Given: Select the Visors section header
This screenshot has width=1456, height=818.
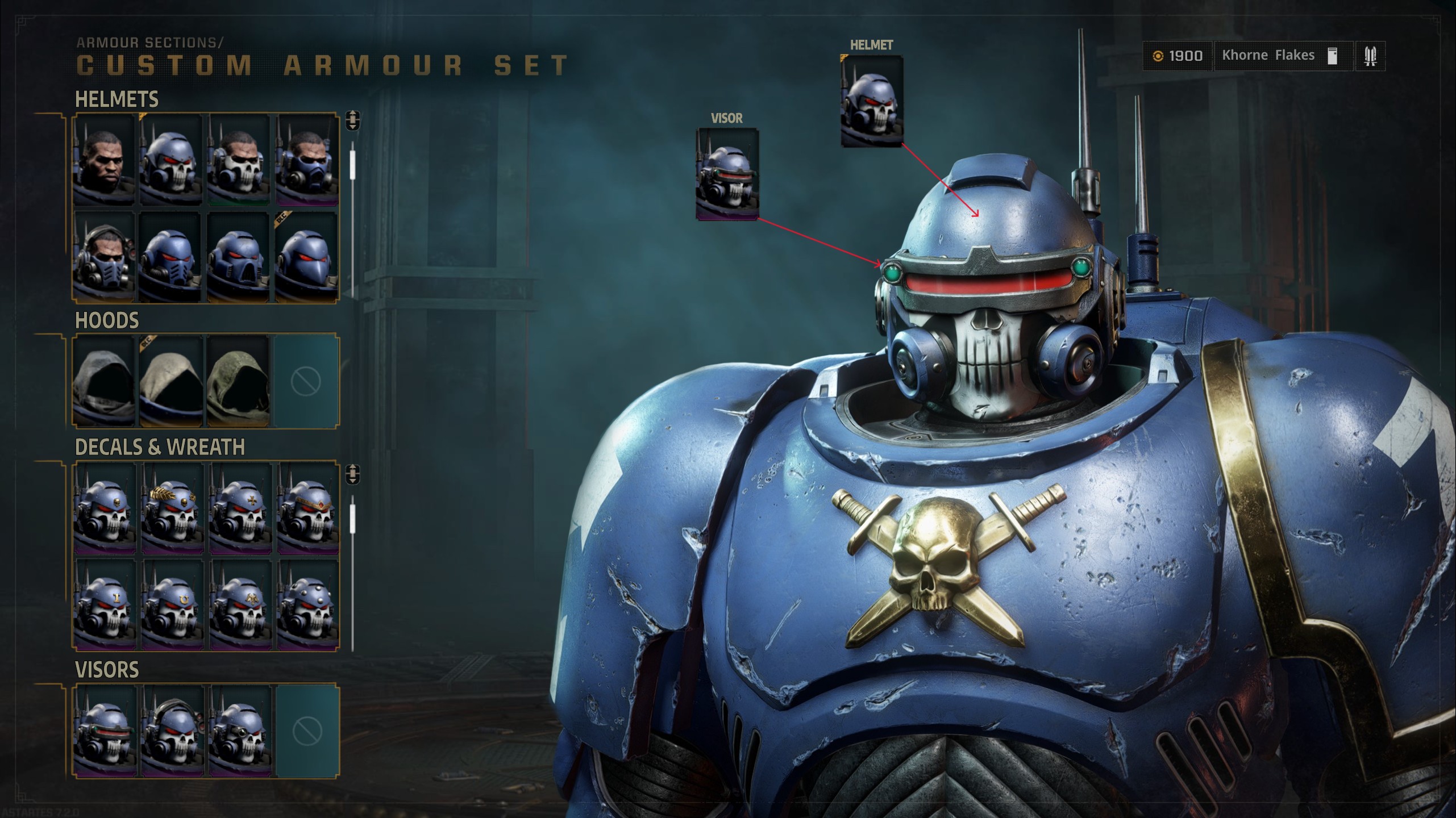Looking at the screenshot, I should [106, 670].
